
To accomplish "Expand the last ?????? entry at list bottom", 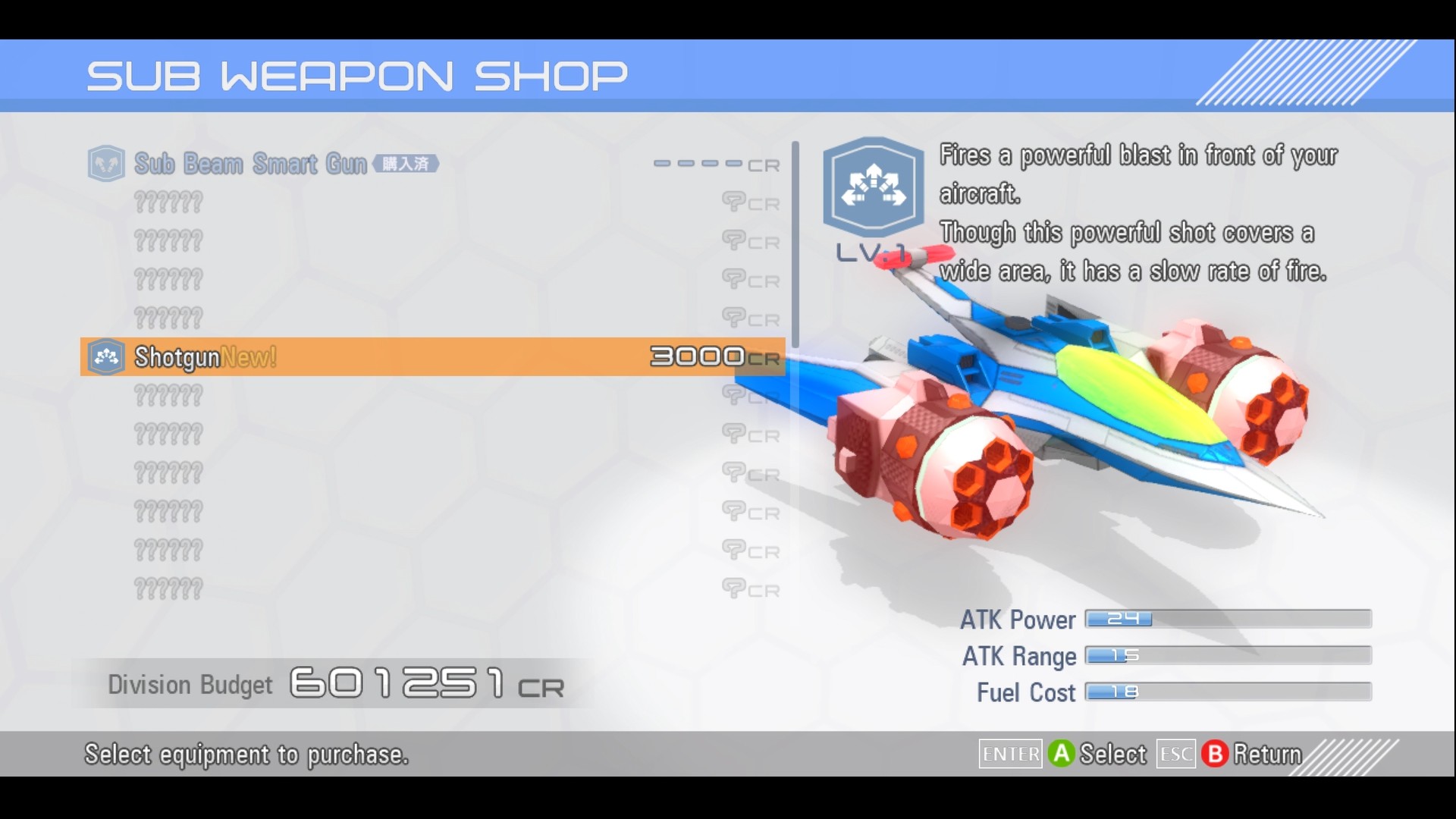I will pos(168,588).
